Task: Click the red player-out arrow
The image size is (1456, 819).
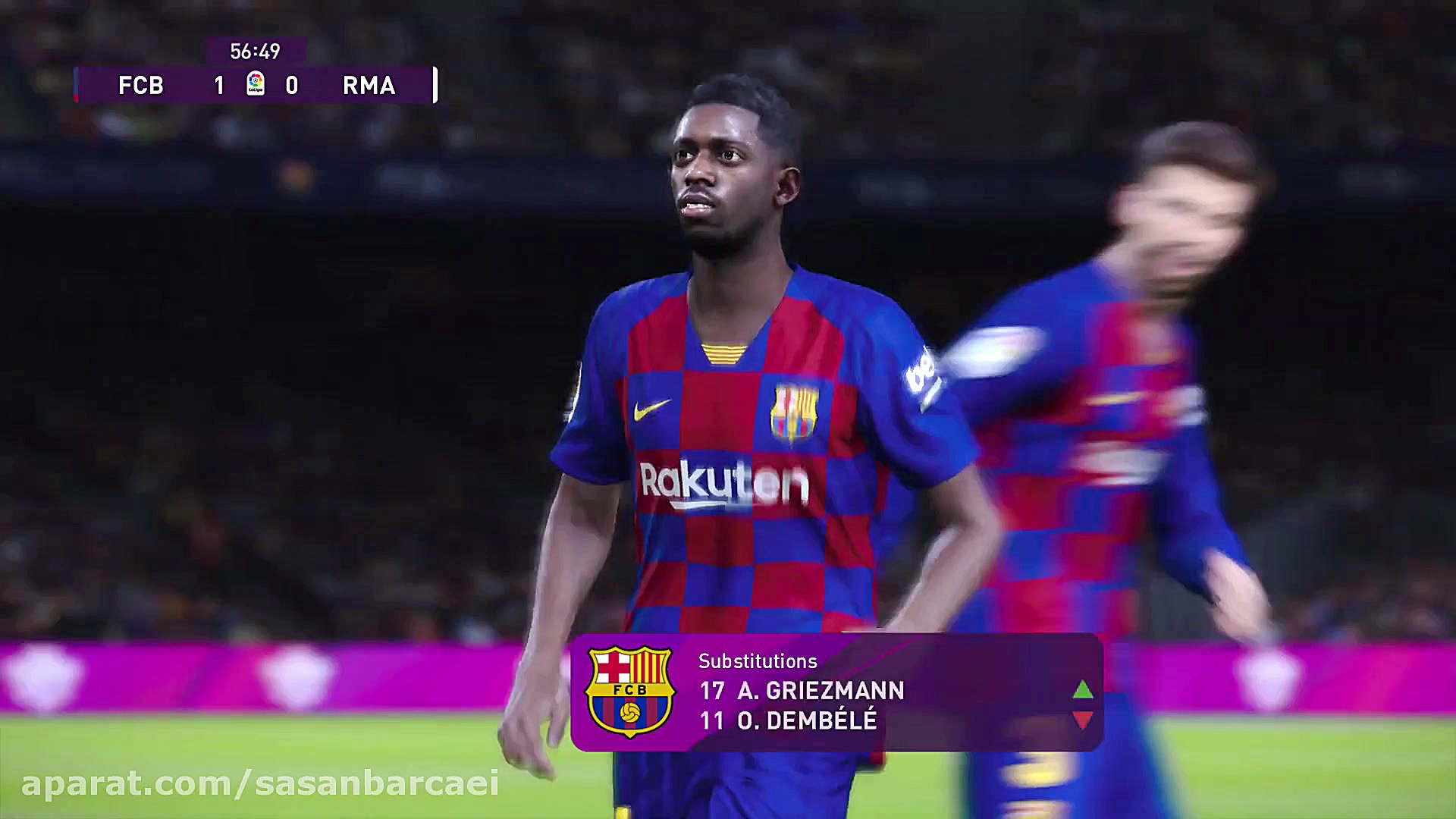Action: (x=1083, y=720)
